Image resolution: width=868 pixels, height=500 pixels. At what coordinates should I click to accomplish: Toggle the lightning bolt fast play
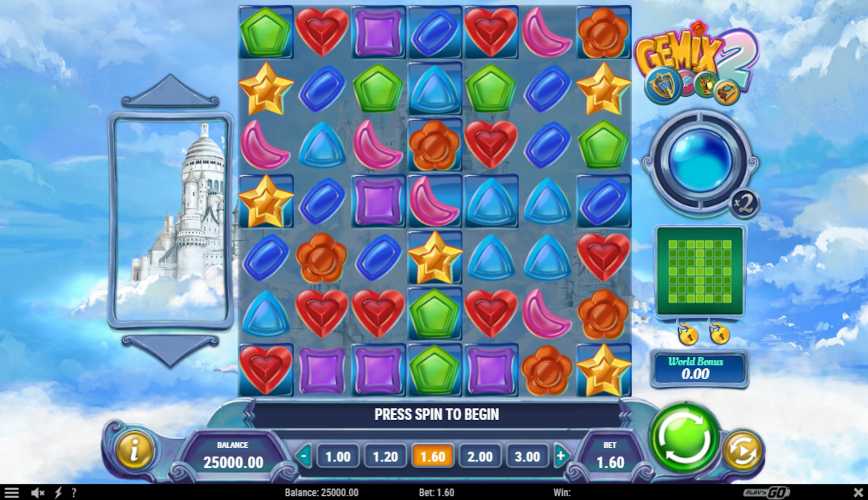pyautogui.click(x=57, y=493)
